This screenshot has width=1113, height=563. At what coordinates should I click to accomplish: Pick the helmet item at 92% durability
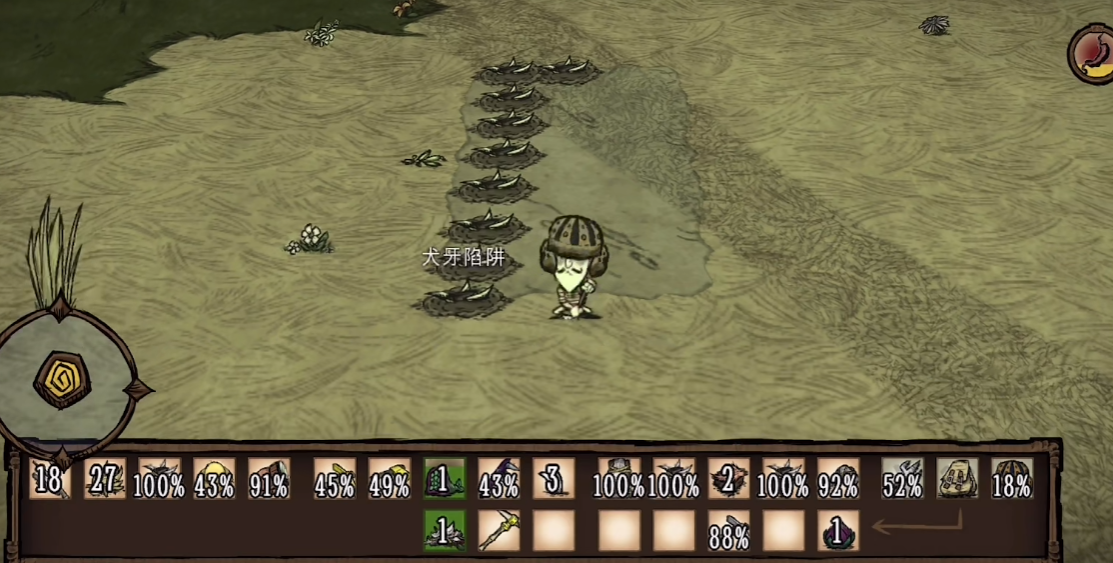coord(838,479)
